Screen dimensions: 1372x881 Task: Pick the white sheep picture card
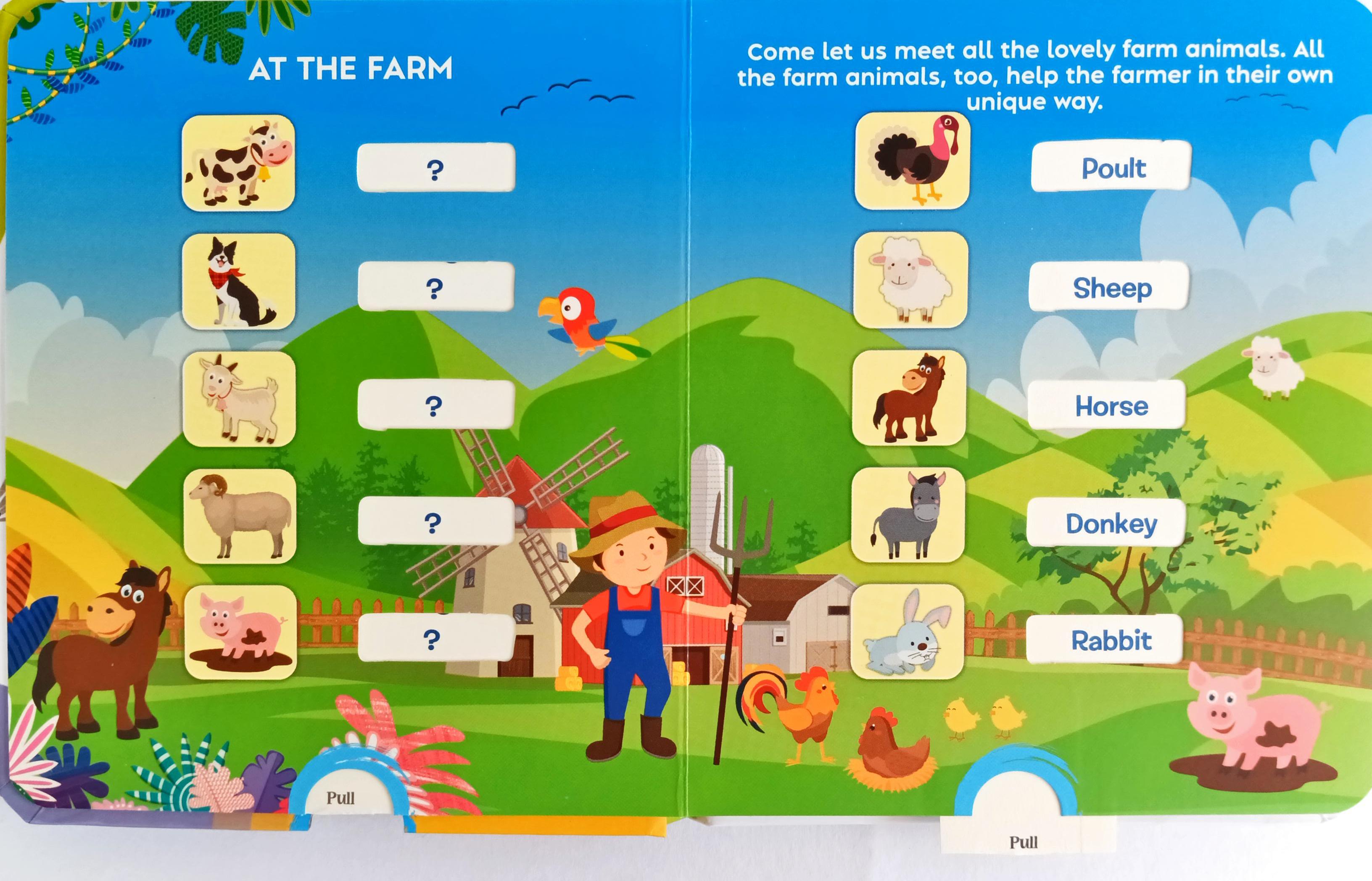[x=910, y=280]
